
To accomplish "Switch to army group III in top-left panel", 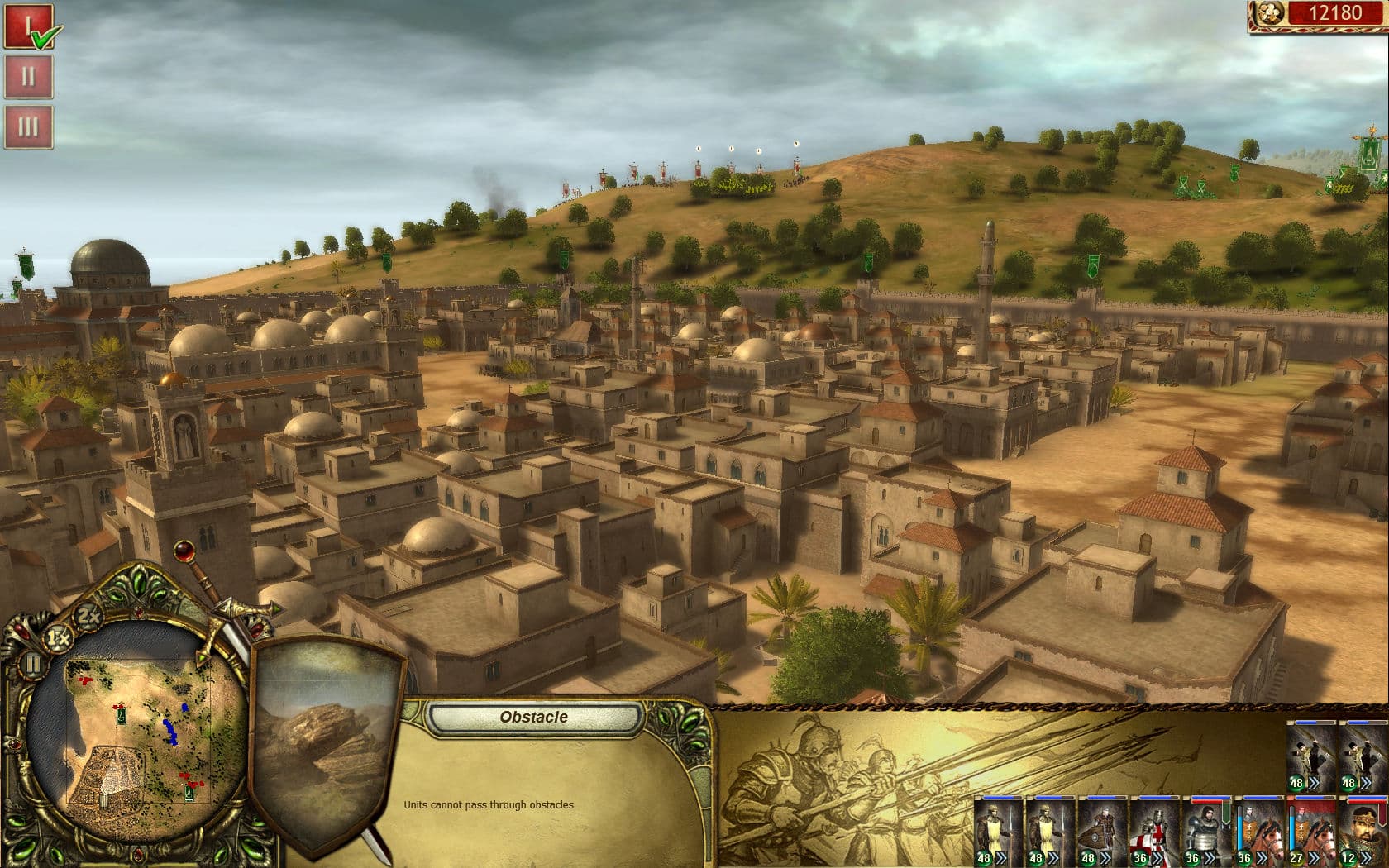I will coord(31,126).
